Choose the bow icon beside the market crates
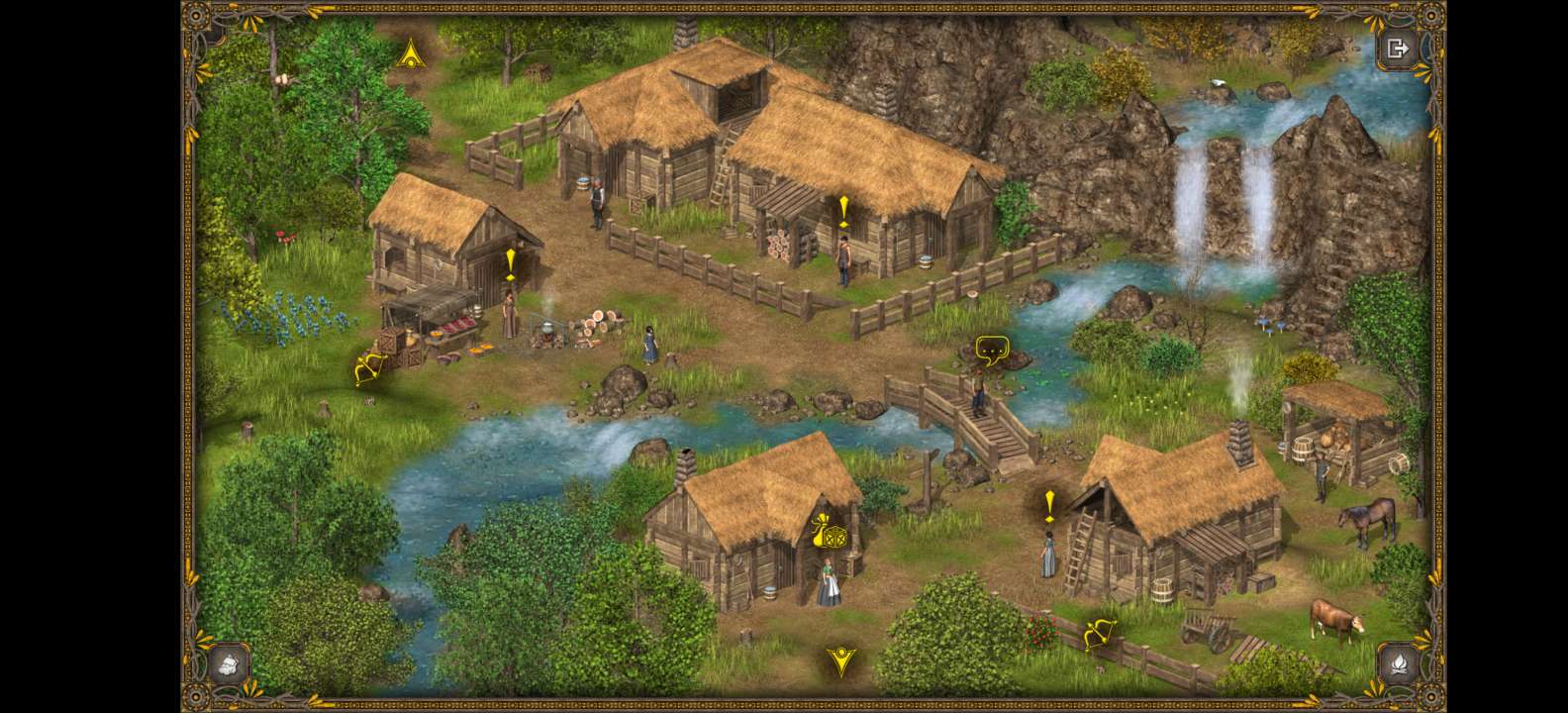Viewport: 1568px width, 713px height. click(370, 369)
